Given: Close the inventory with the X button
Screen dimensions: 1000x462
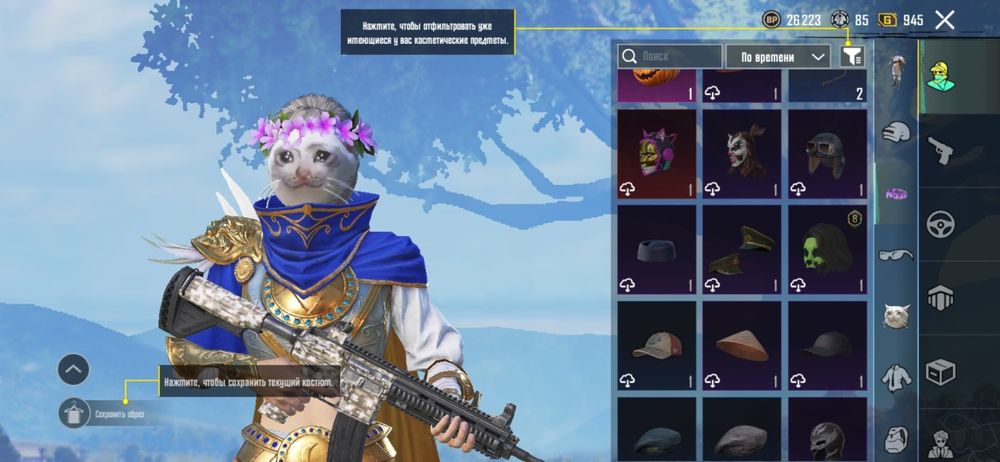Looking at the screenshot, I should [x=945, y=19].
